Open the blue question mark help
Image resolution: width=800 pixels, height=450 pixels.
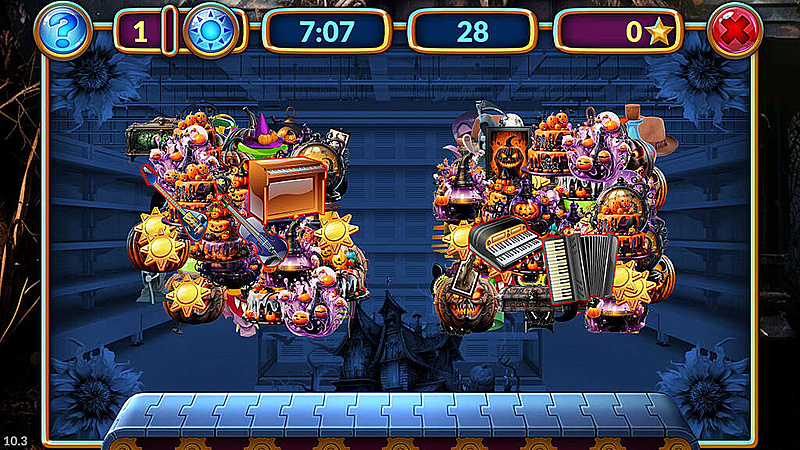point(62,31)
